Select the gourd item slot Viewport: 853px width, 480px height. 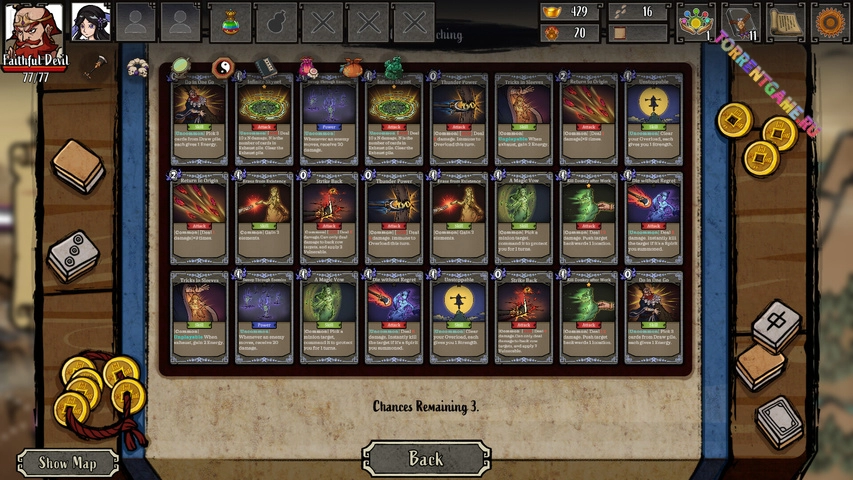click(x=275, y=22)
